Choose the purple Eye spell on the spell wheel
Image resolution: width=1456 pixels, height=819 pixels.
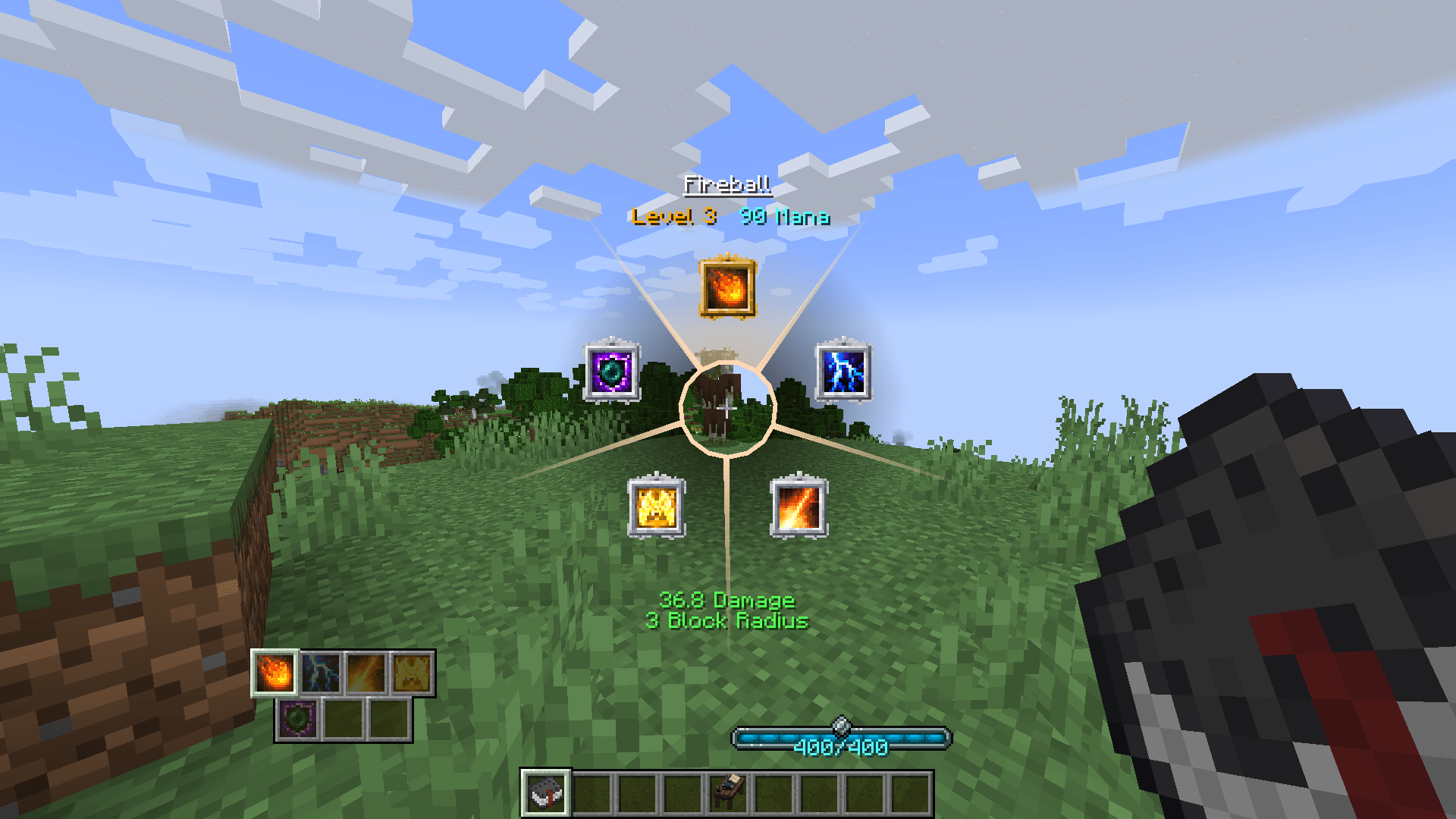[611, 371]
